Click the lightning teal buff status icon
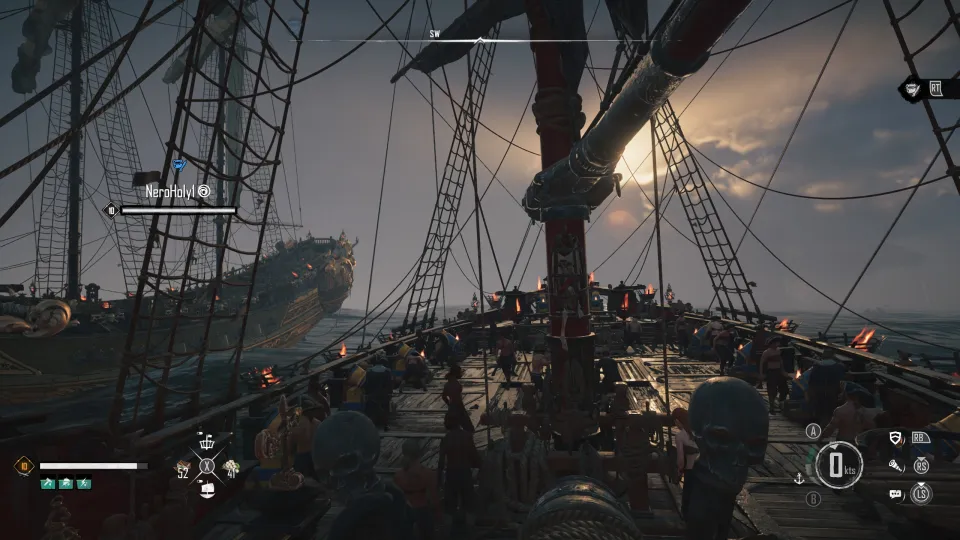The image size is (960, 540). click(84, 484)
